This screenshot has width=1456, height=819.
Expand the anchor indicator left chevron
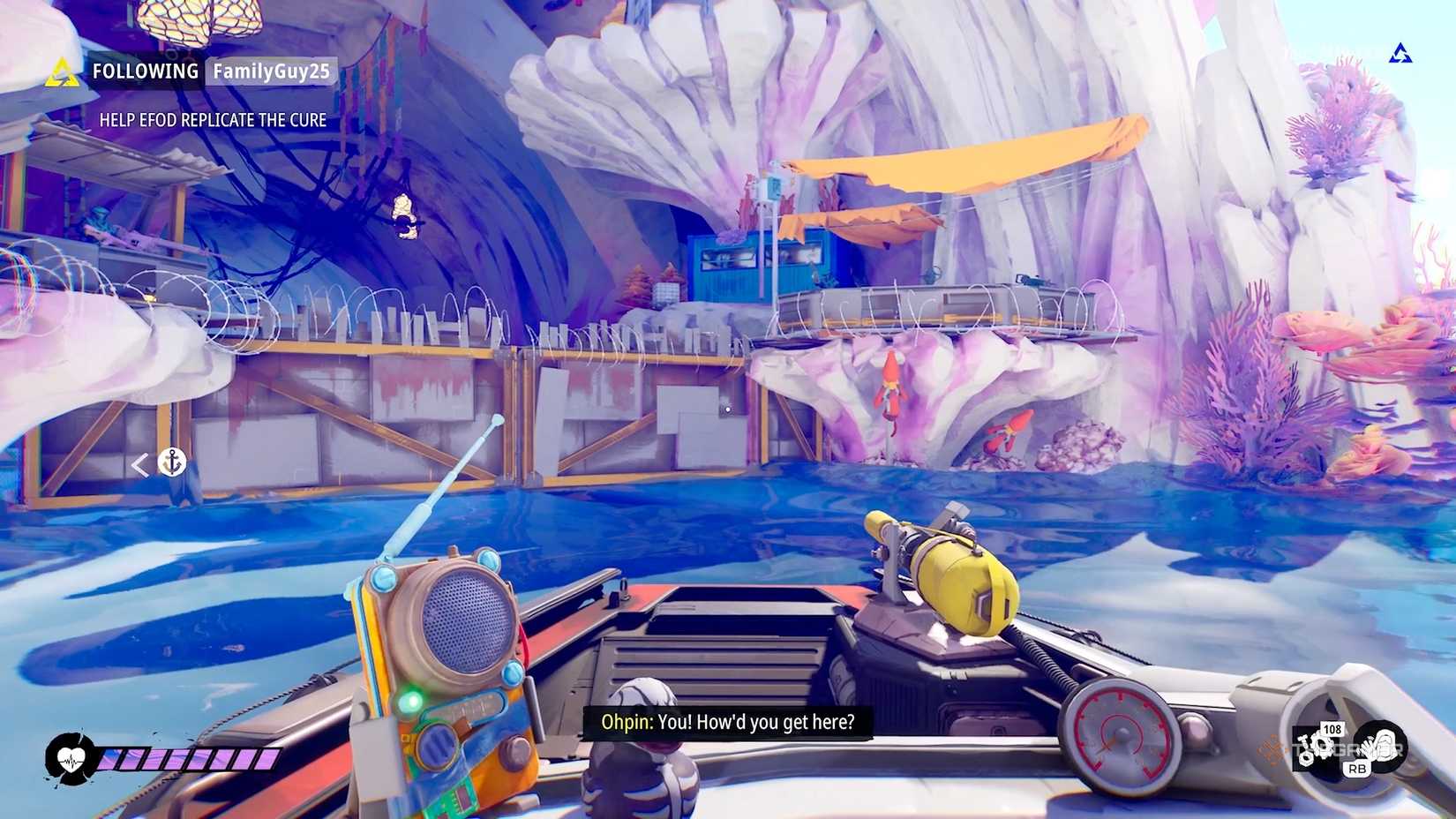click(x=140, y=462)
